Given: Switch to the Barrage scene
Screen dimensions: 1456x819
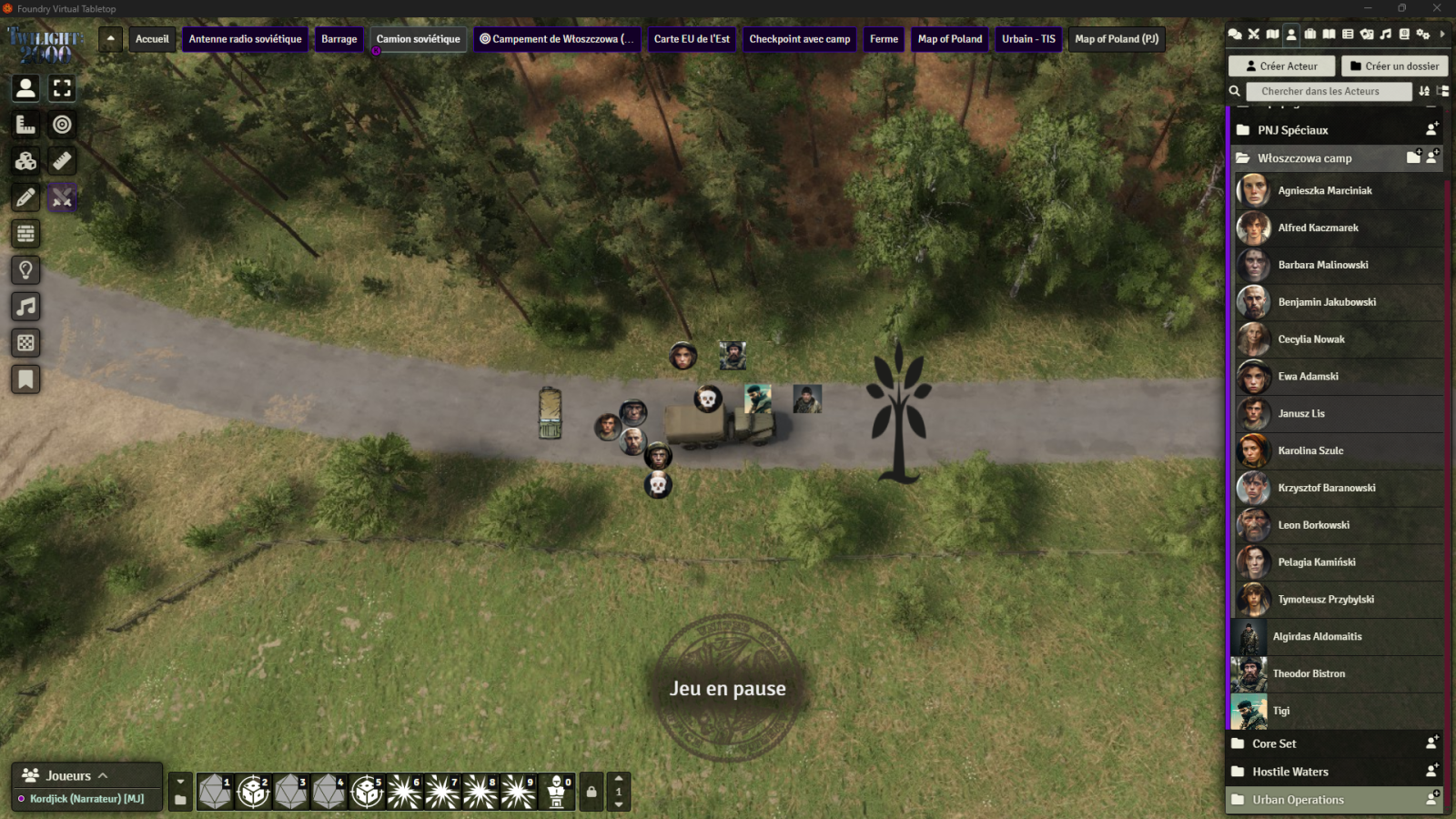Looking at the screenshot, I should tap(339, 39).
